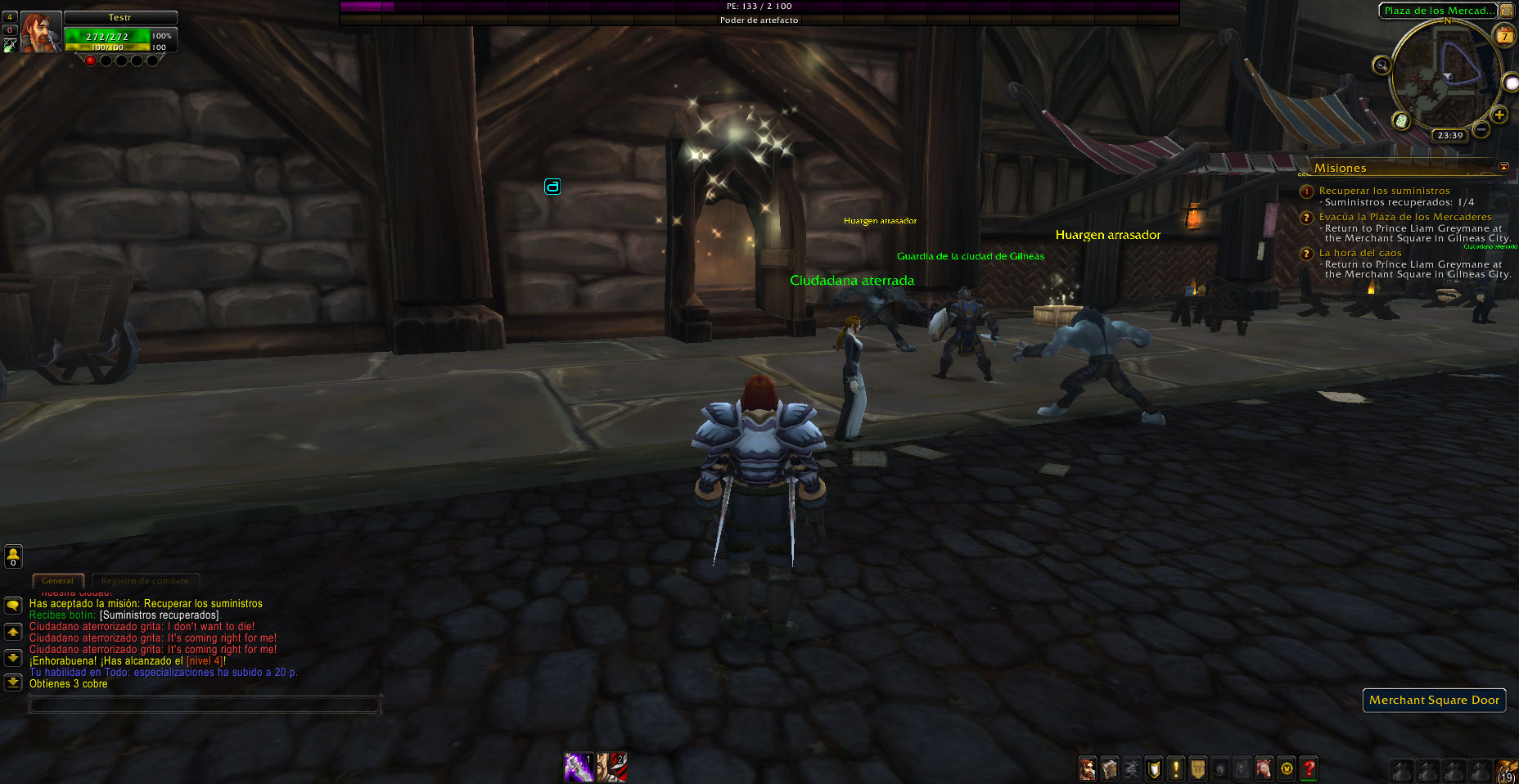Open the quest log exclamation button
1519x784 pixels.
pos(1176,768)
